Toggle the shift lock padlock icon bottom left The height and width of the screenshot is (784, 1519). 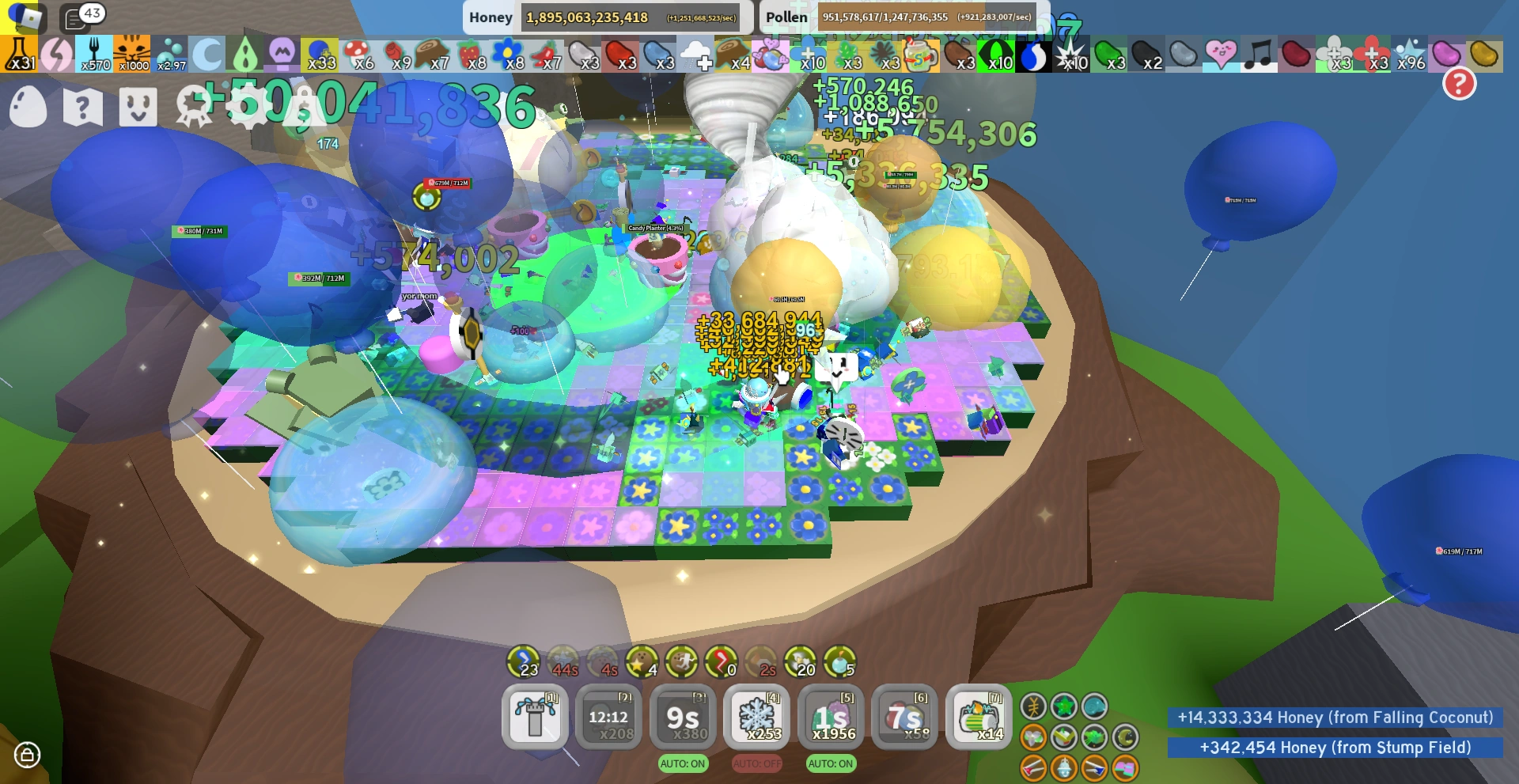click(x=28, y=755)
